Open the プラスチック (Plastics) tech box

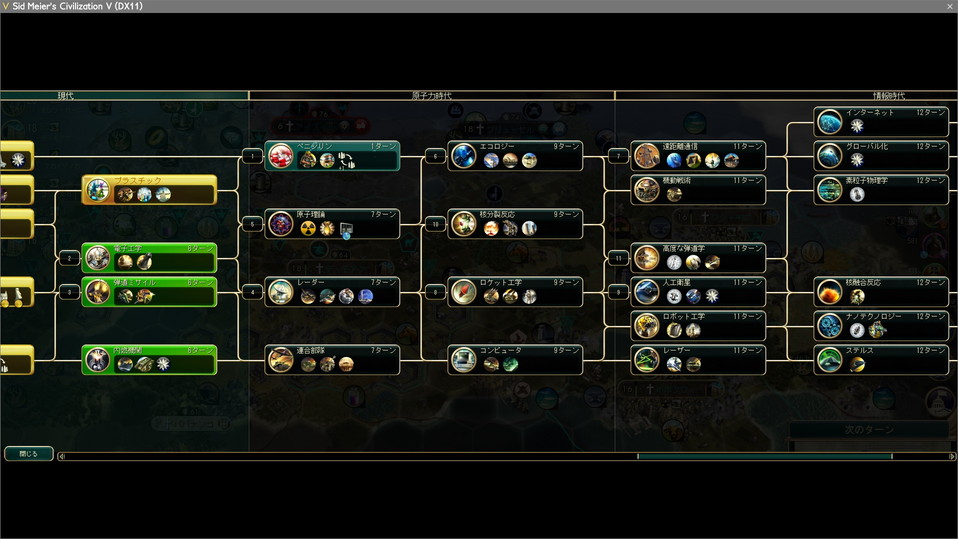(x=150, y=190)
